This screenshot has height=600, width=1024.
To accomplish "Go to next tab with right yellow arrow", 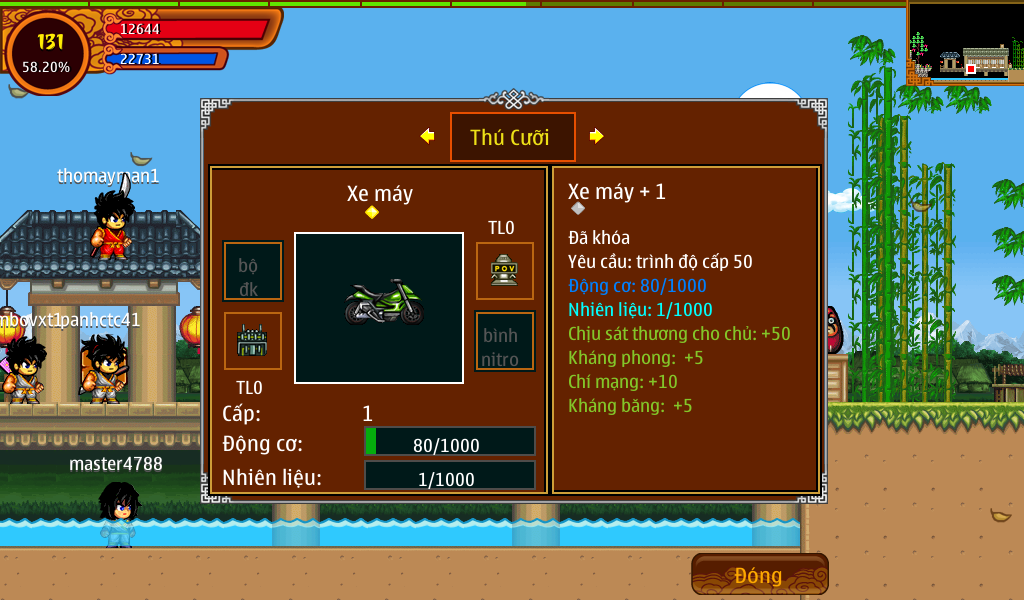I will click(597, 136).
